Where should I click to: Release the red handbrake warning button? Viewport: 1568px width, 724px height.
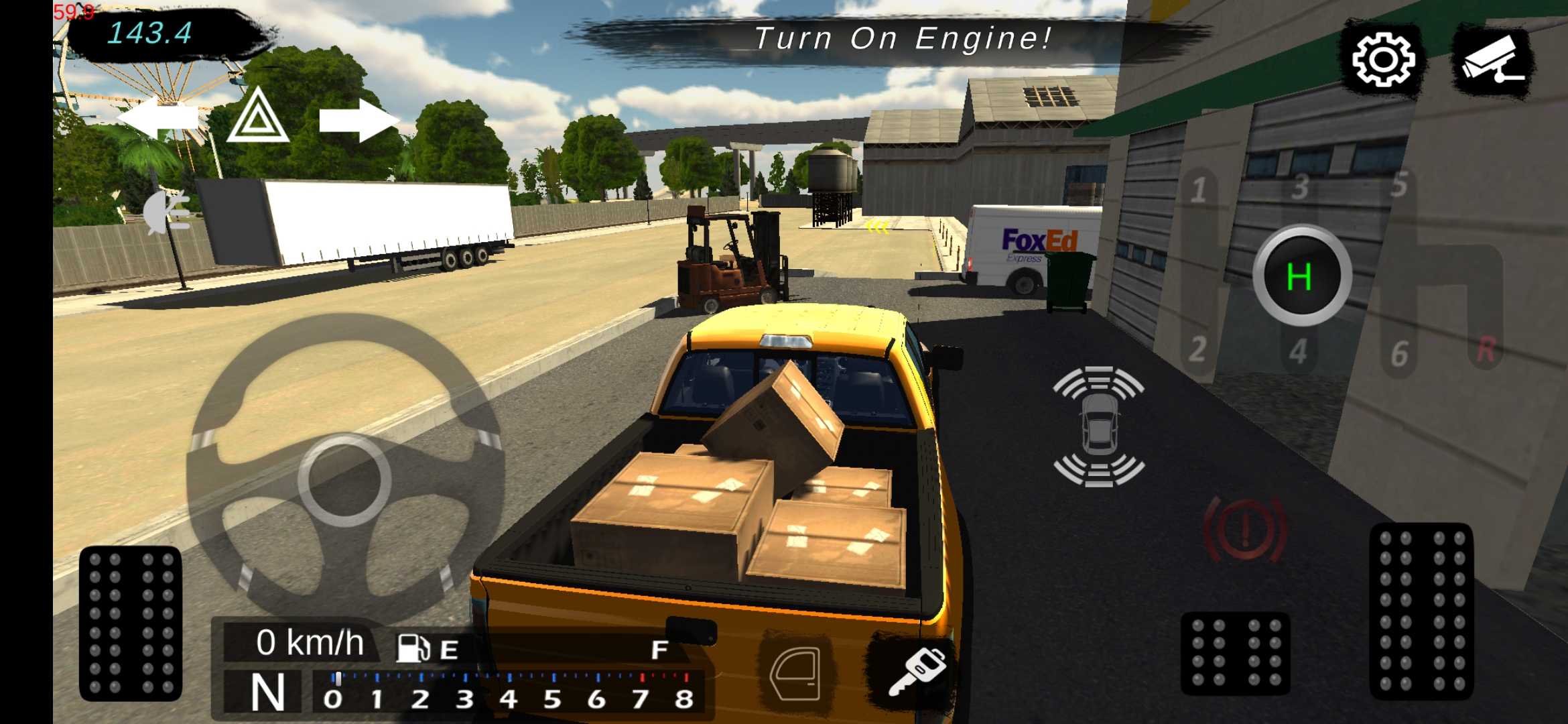[x=1245, y=530]
